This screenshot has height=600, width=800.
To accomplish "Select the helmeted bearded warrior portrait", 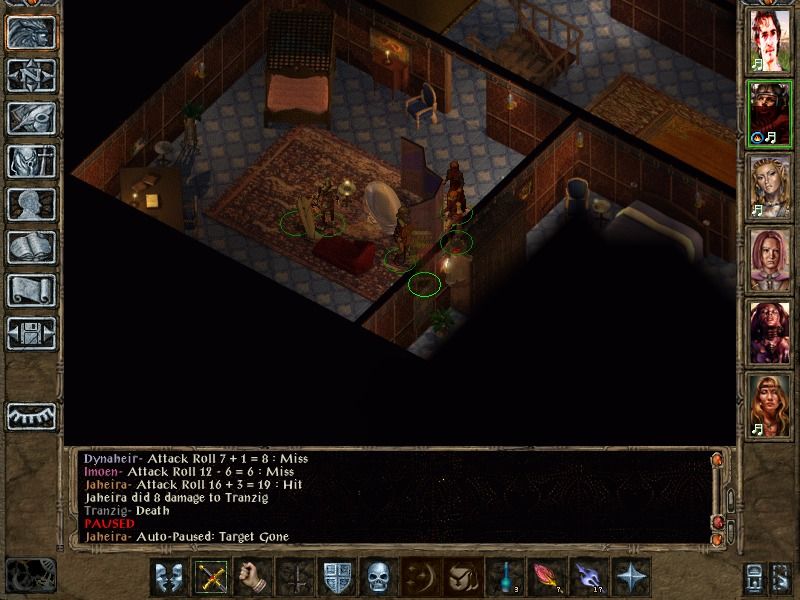I will coord(771,114).
